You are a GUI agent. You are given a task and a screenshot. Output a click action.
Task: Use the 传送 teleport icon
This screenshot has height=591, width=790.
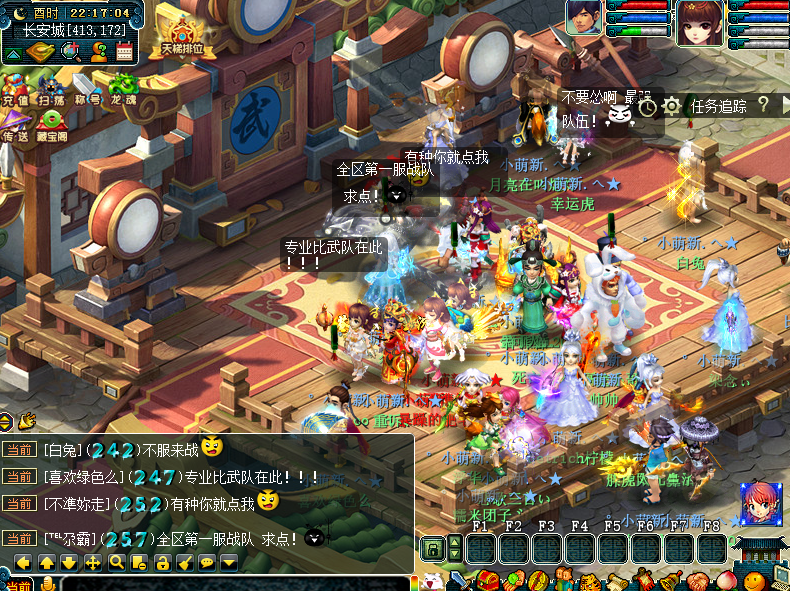coord(15,124)
